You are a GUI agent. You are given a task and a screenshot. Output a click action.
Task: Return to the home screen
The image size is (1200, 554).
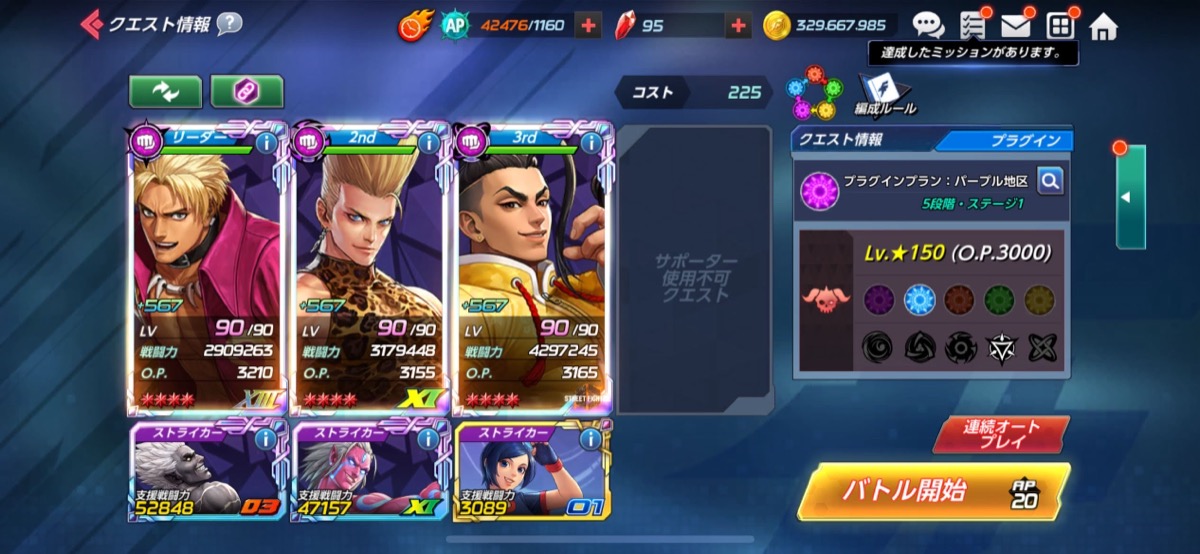tap(1103, 26)
